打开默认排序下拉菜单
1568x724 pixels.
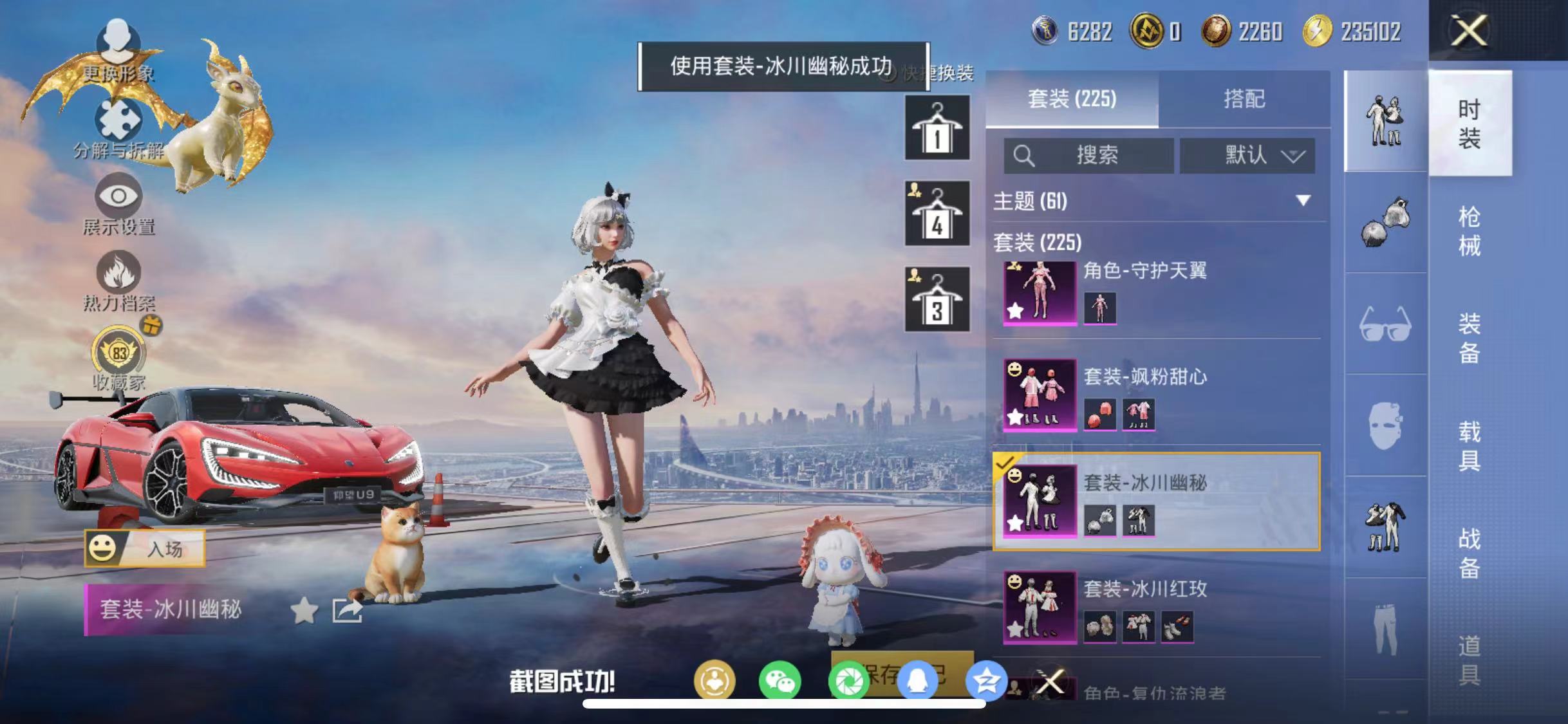point(1247,156)
